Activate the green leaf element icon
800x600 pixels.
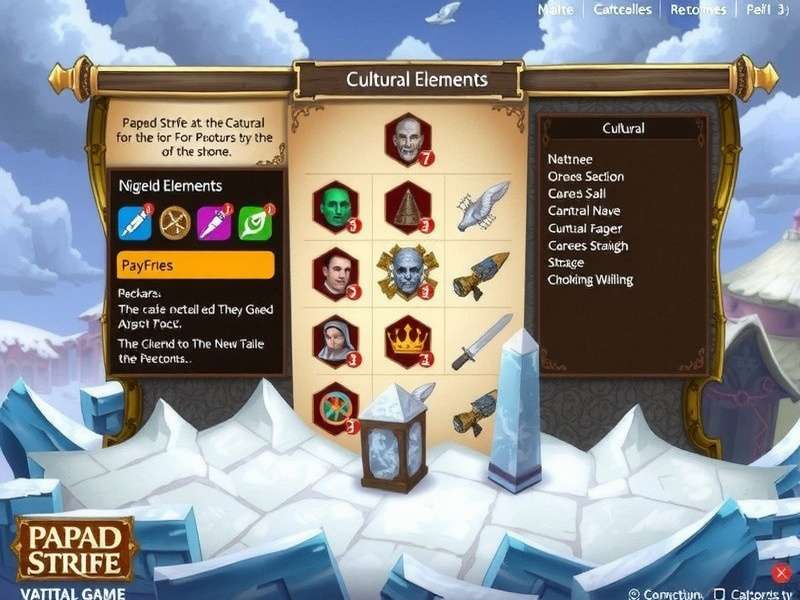pos(254,223)
